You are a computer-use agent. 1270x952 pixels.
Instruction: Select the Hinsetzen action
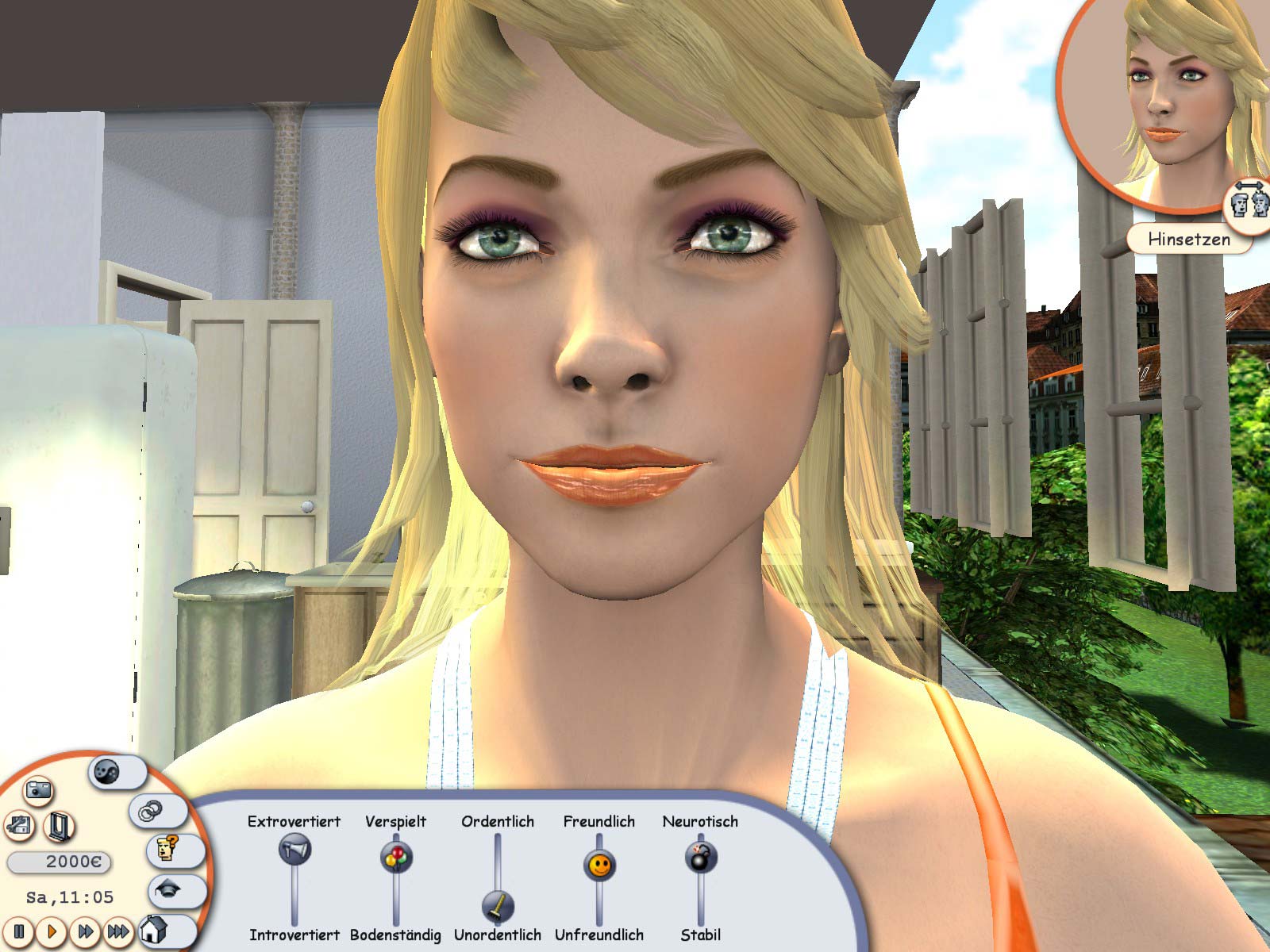(x=1189, y=238)
